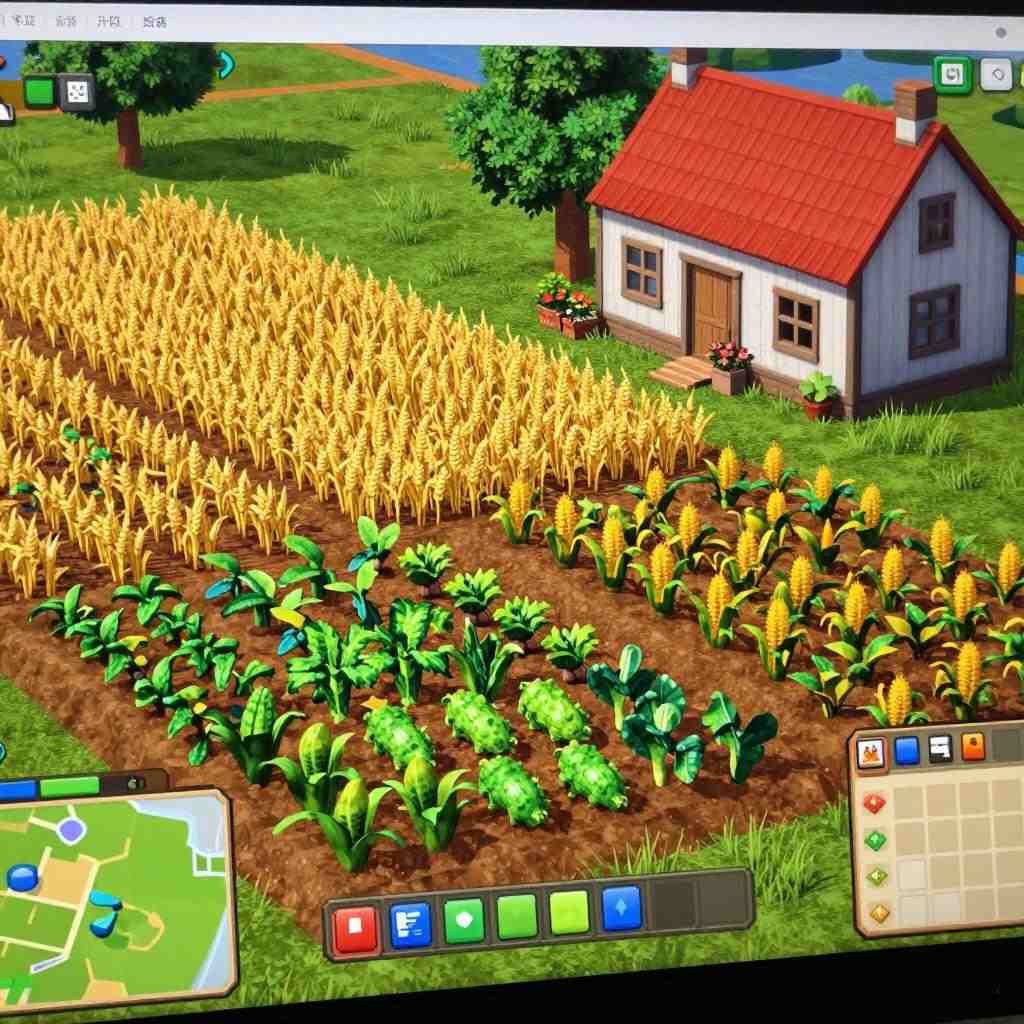
Task: Select the fox-icon inventory tab
Action: click(871, 753)
